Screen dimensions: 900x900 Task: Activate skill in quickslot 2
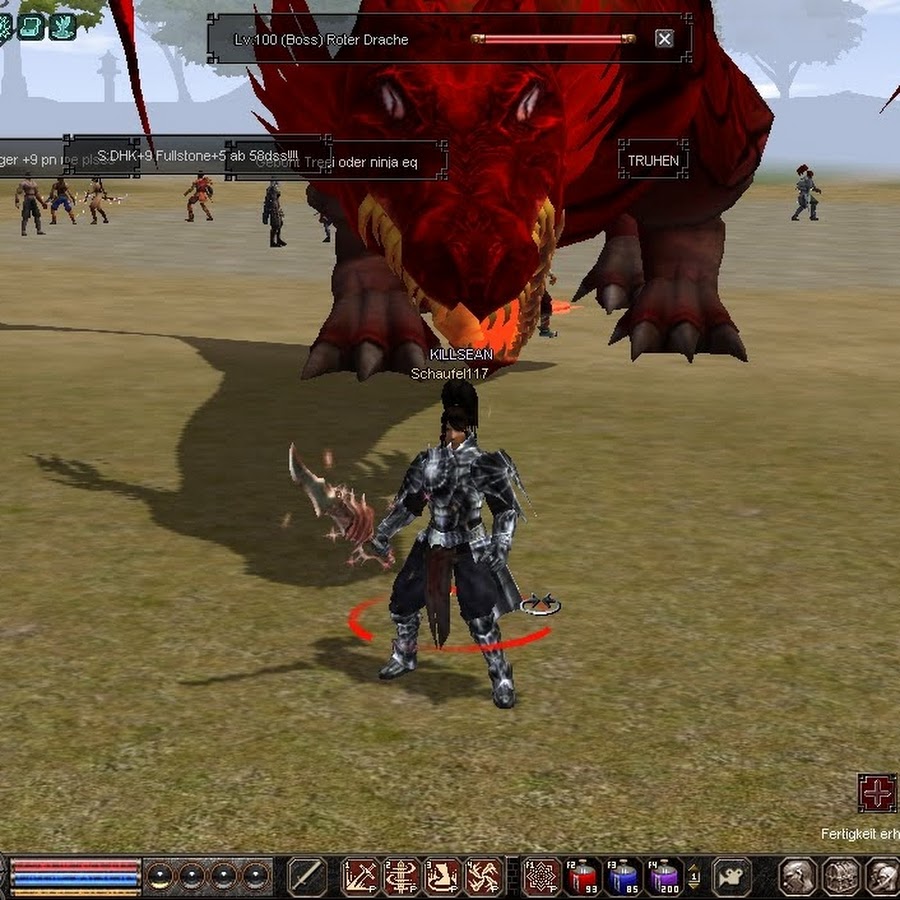(x=402, y=877)
